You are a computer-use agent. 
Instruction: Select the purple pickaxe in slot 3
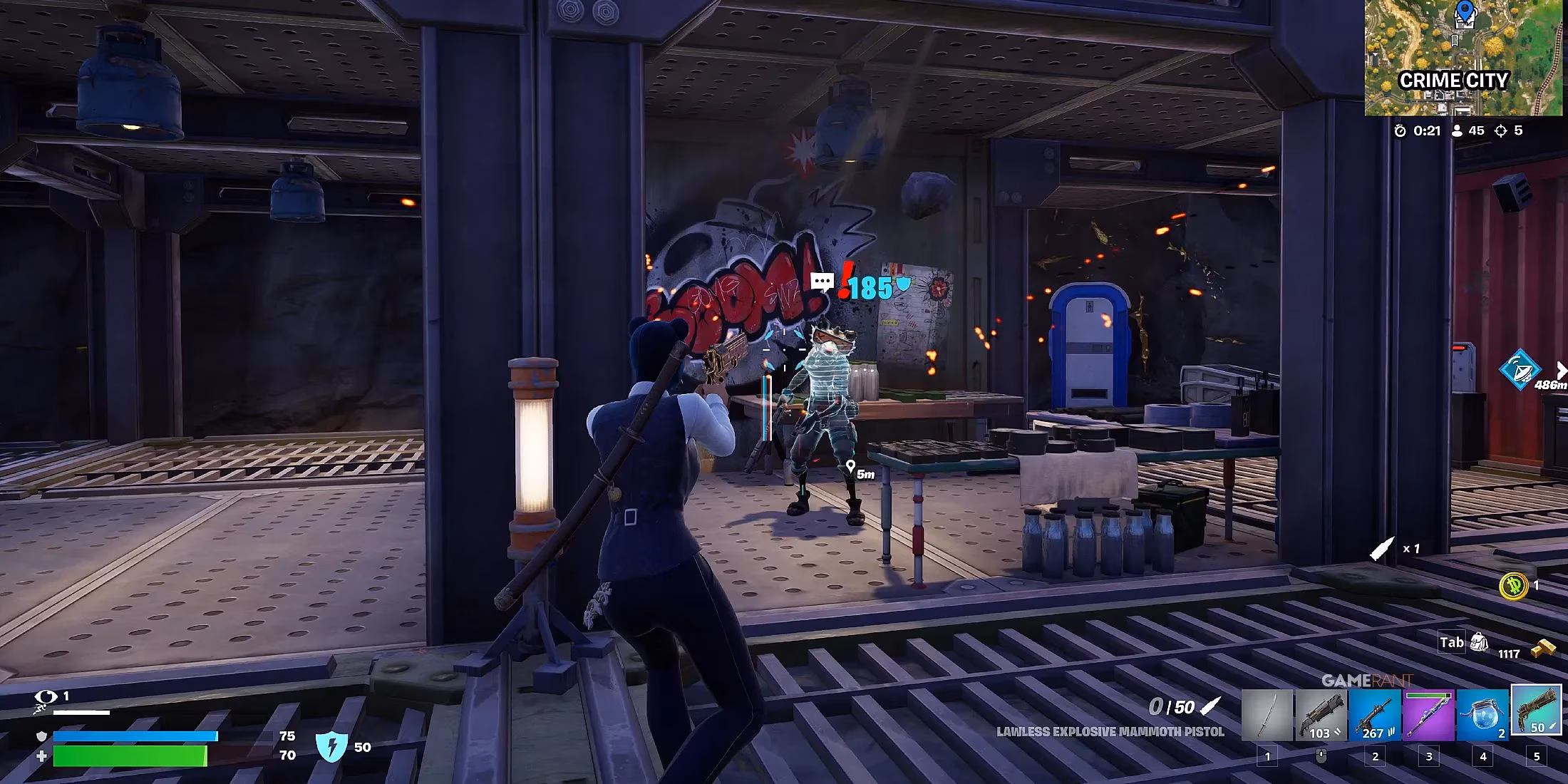coord(1430,714)
